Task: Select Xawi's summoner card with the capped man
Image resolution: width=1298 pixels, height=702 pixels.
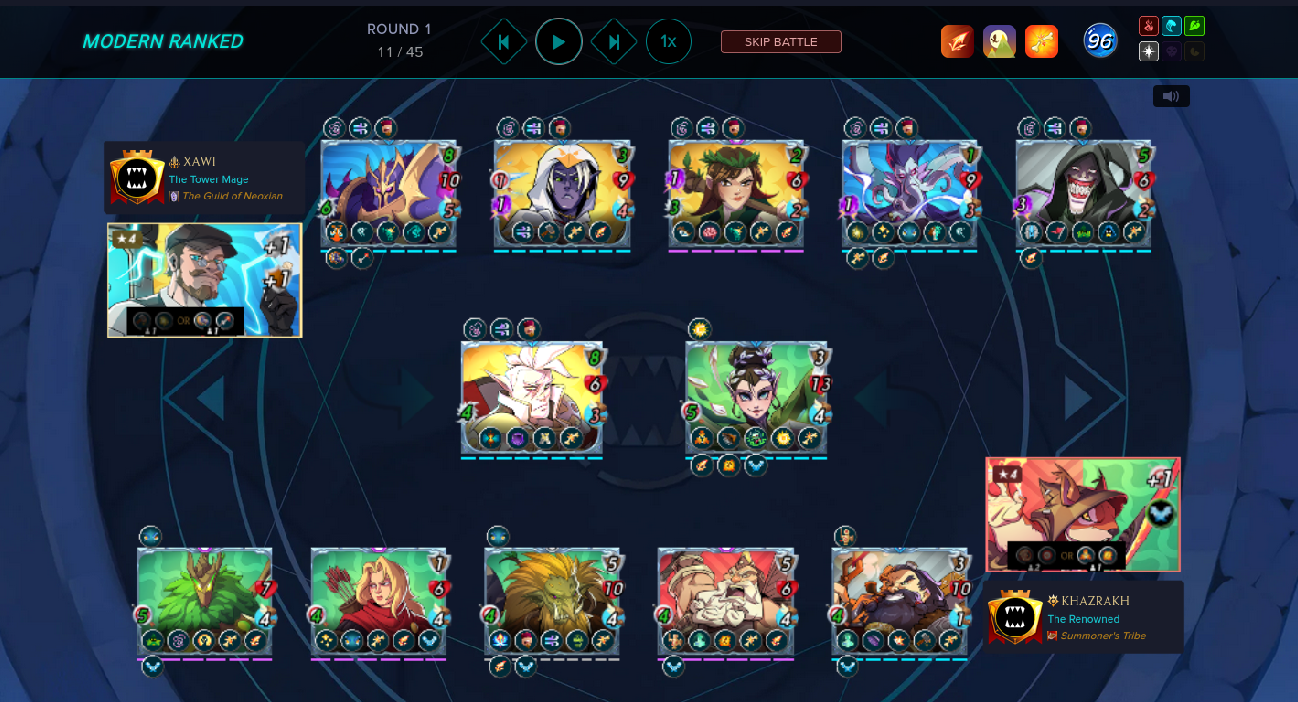Action: 204,280
